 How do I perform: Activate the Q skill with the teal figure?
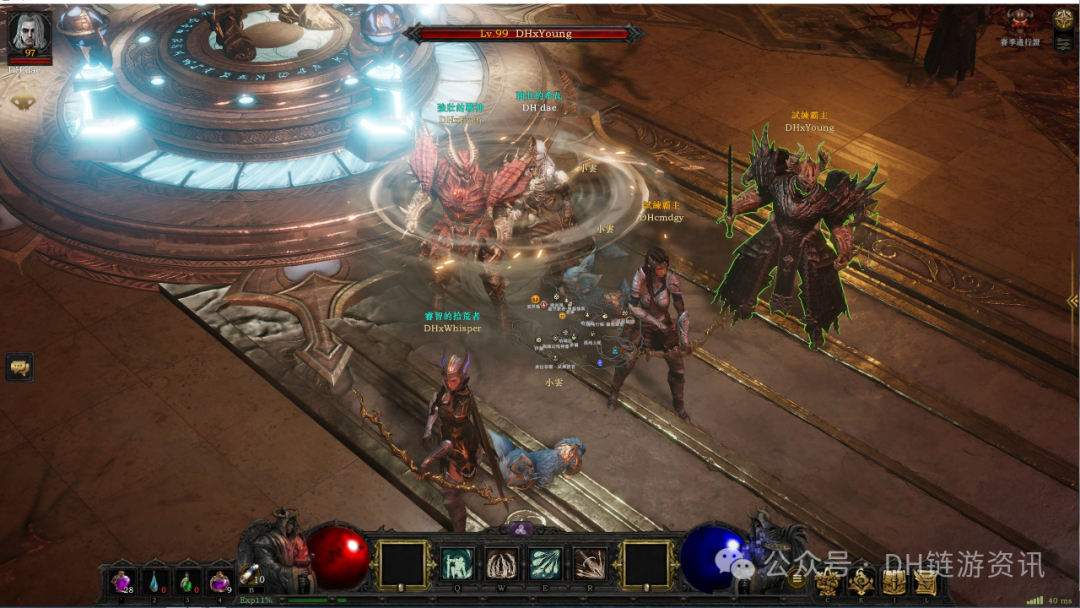455,565
